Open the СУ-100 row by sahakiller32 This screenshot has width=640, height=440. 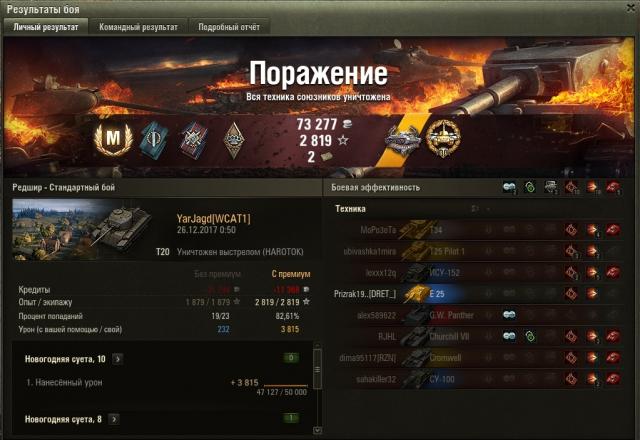[480, 379]
